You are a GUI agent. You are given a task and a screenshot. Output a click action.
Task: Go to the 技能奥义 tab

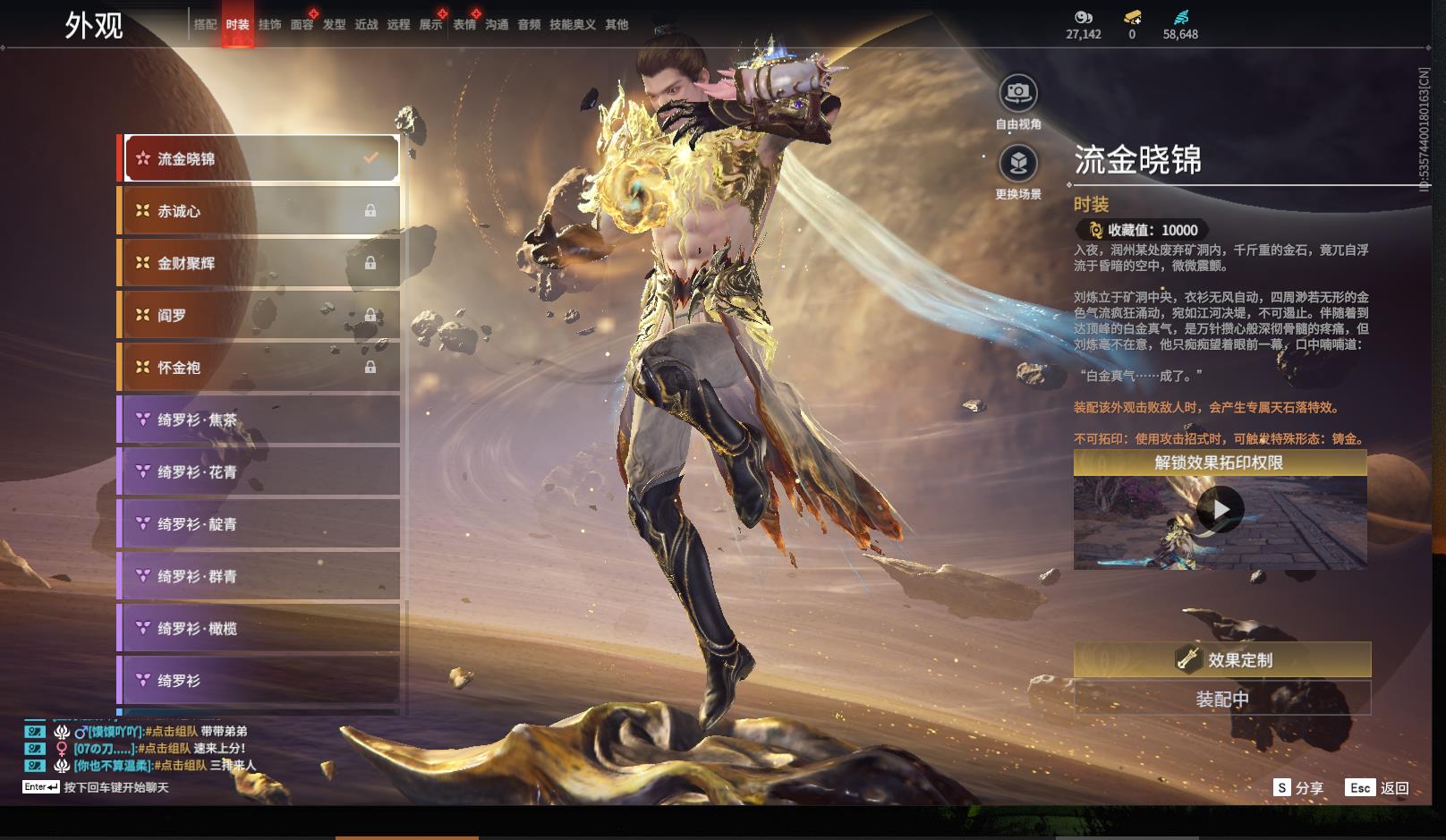click(572, 25)
